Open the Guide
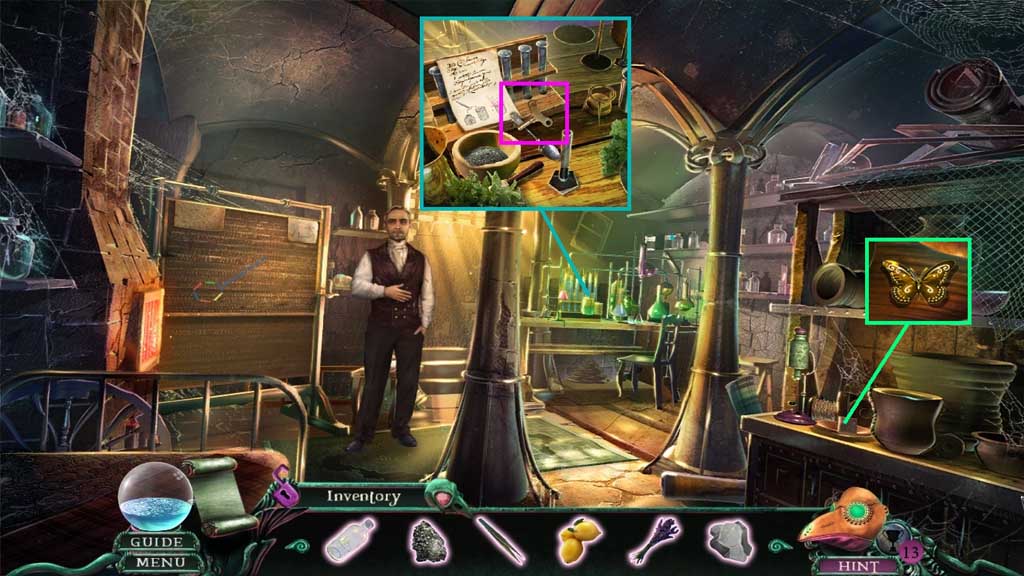 coord(157,543)
